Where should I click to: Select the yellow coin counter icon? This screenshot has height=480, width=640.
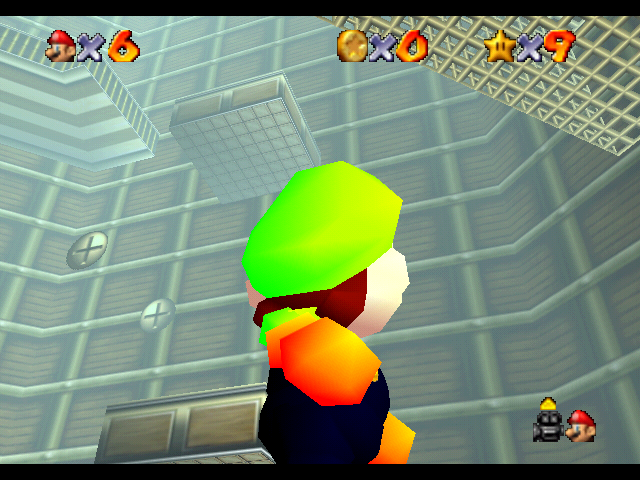click(351, 45)
